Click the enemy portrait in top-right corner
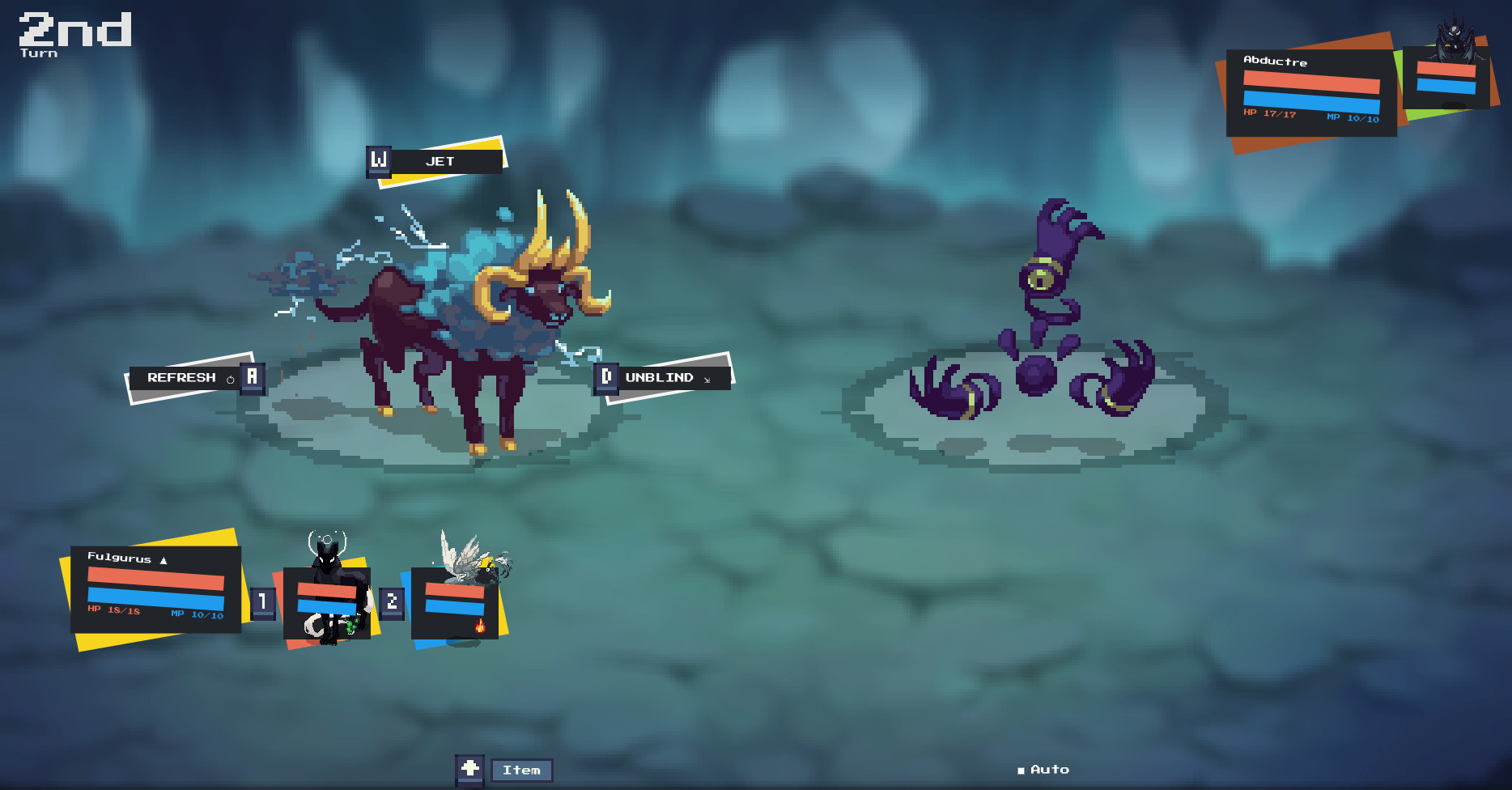 tap(1455, 40)
